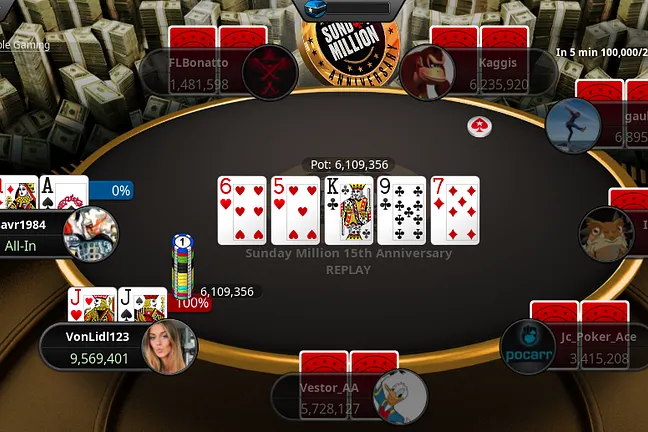Select the Vestor_AA name and stack plate
This screenshot has width=648, height=432.
pos(326,396)
